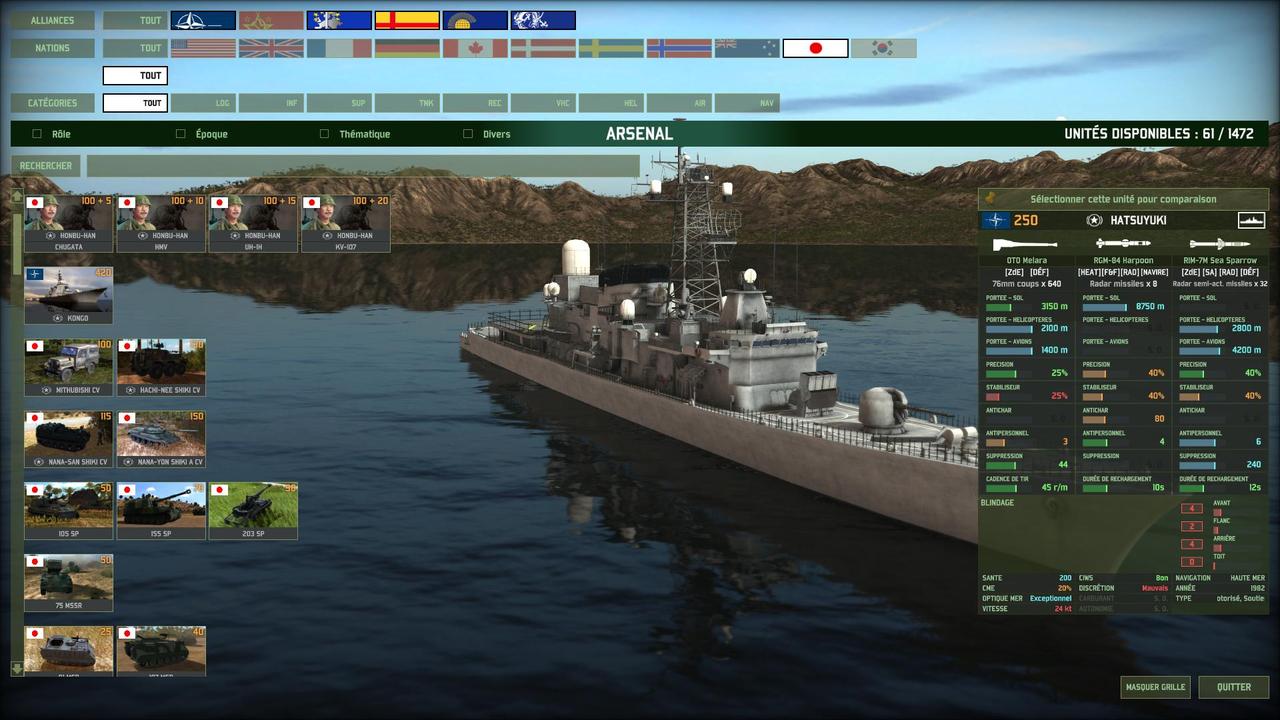Enable the Époque filter checkbox
Viewport: 1280px width, 720px height.
click(181, 134)
